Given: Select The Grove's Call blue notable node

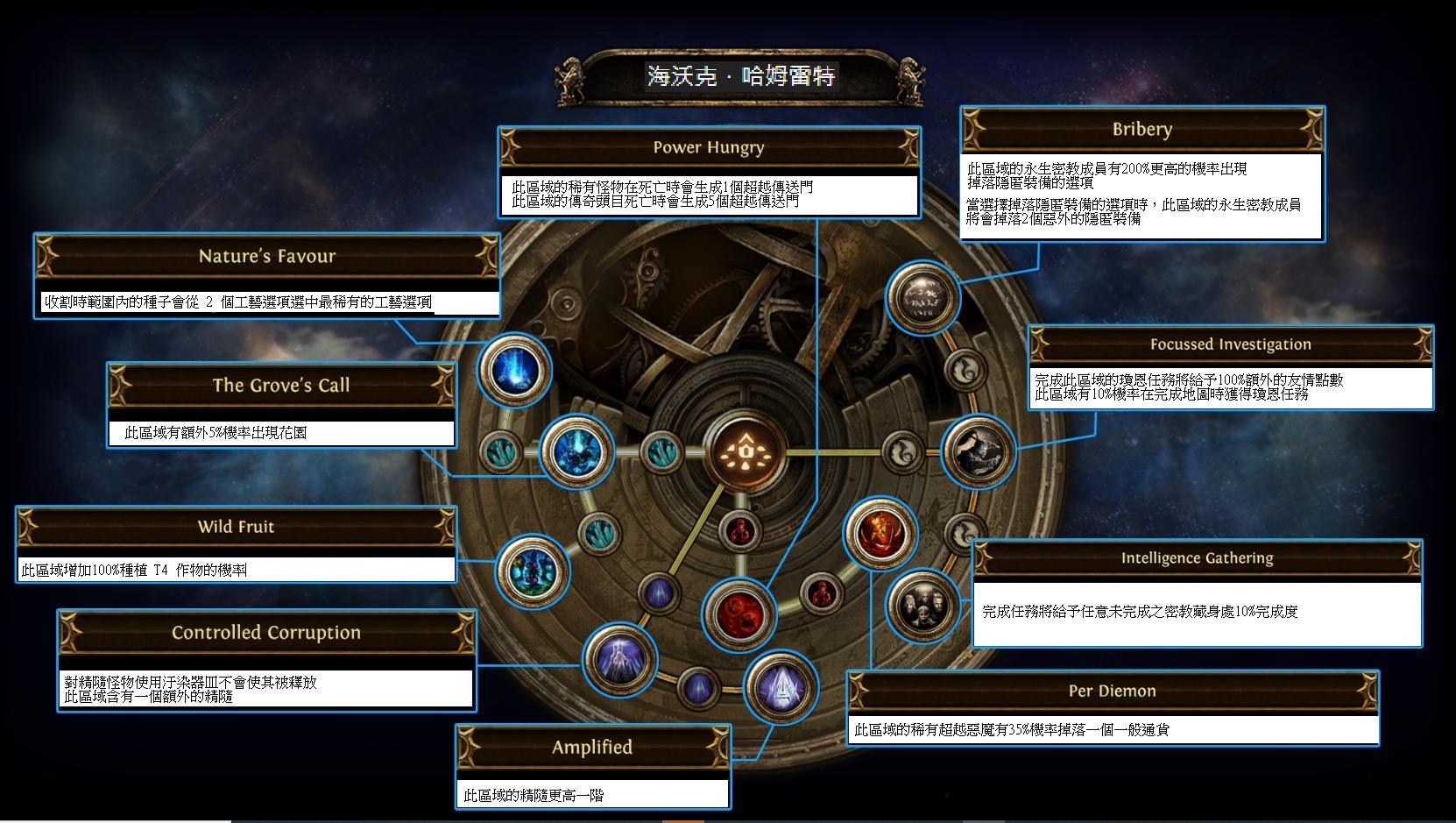Looking at the screenshot, I should pyautogui.click(x=579, y=451).
